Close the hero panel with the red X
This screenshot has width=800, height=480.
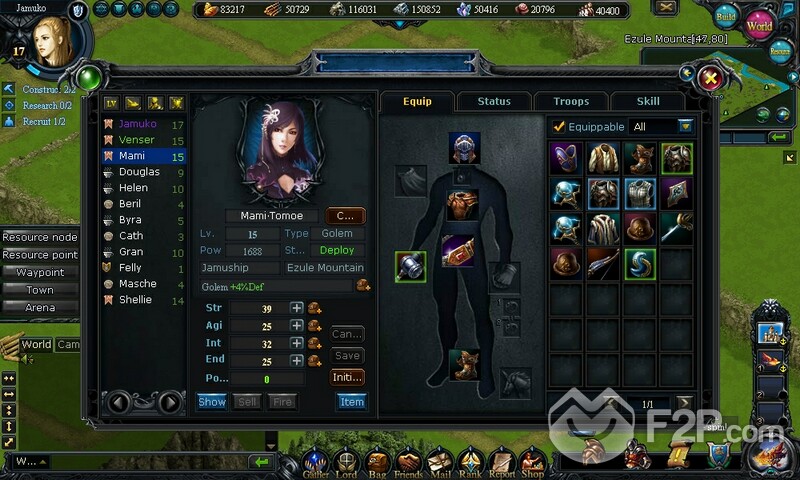711,78
